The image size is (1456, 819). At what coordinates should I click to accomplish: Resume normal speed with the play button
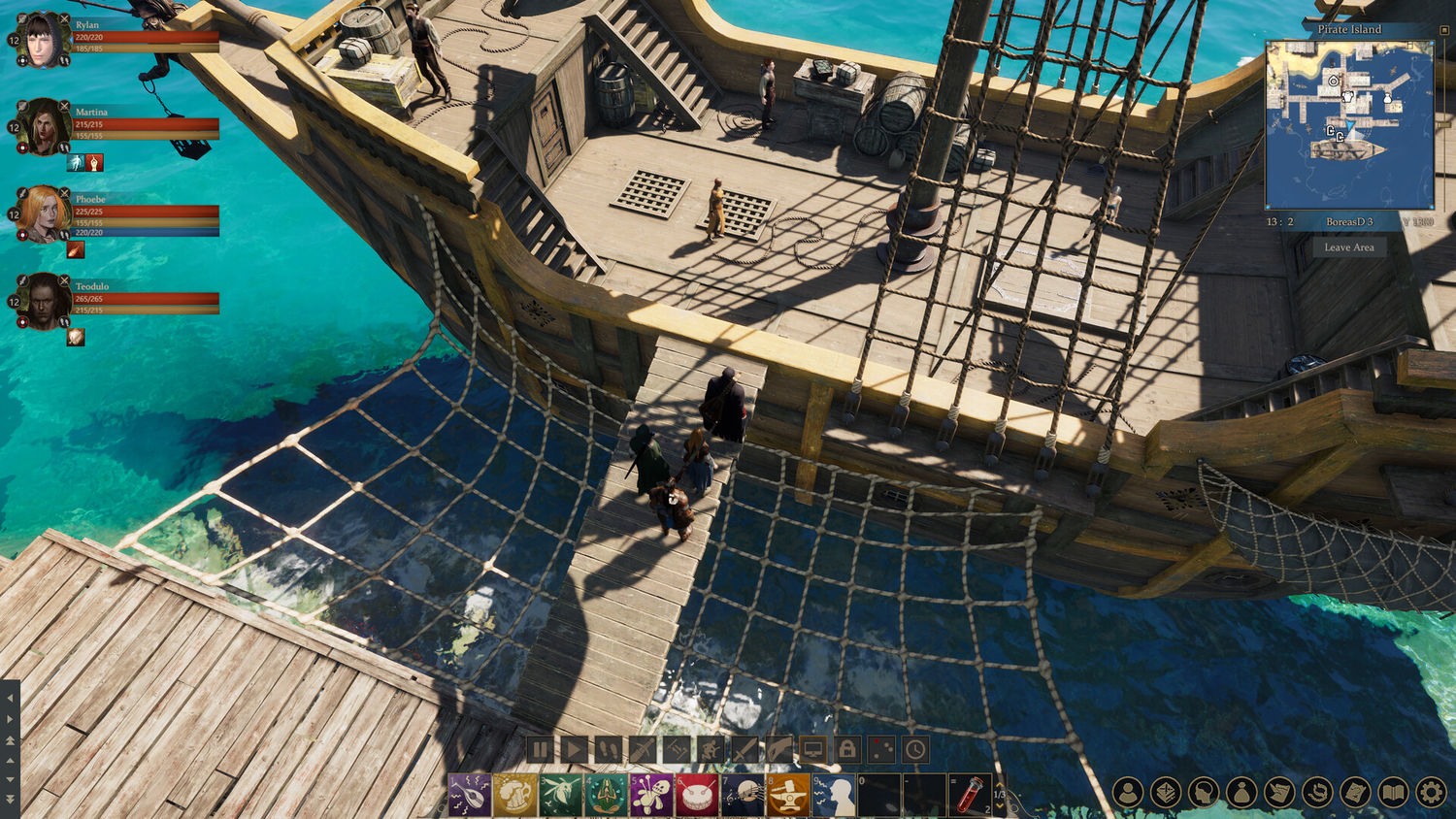pyautogui.click(x=575, y=749)
